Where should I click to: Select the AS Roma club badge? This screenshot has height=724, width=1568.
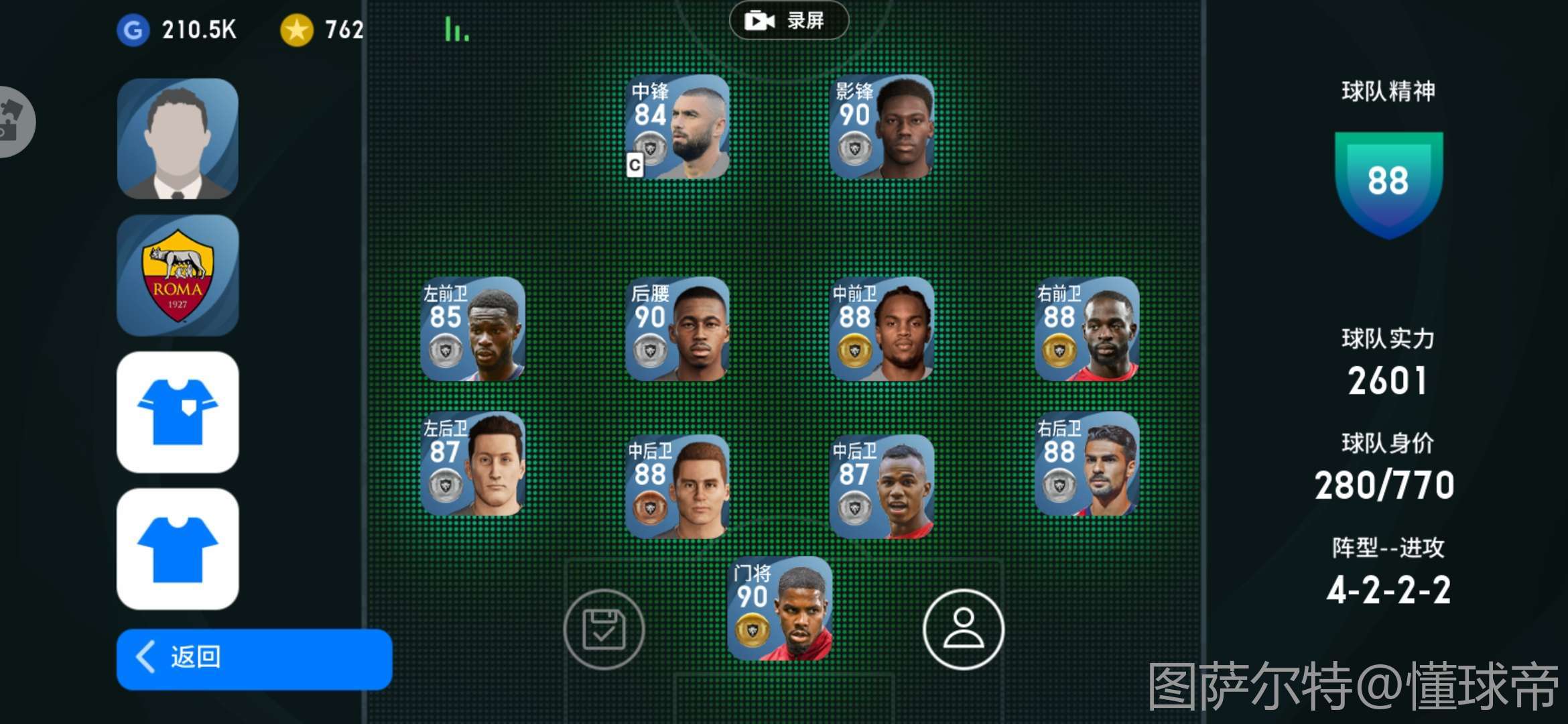click(178, 276)
